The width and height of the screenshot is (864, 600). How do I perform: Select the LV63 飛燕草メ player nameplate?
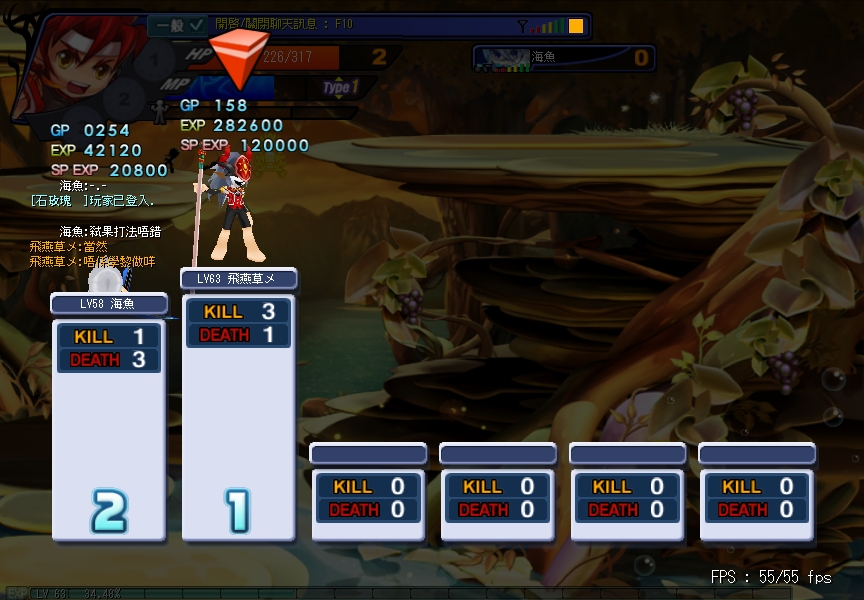(x=238, y=278)
